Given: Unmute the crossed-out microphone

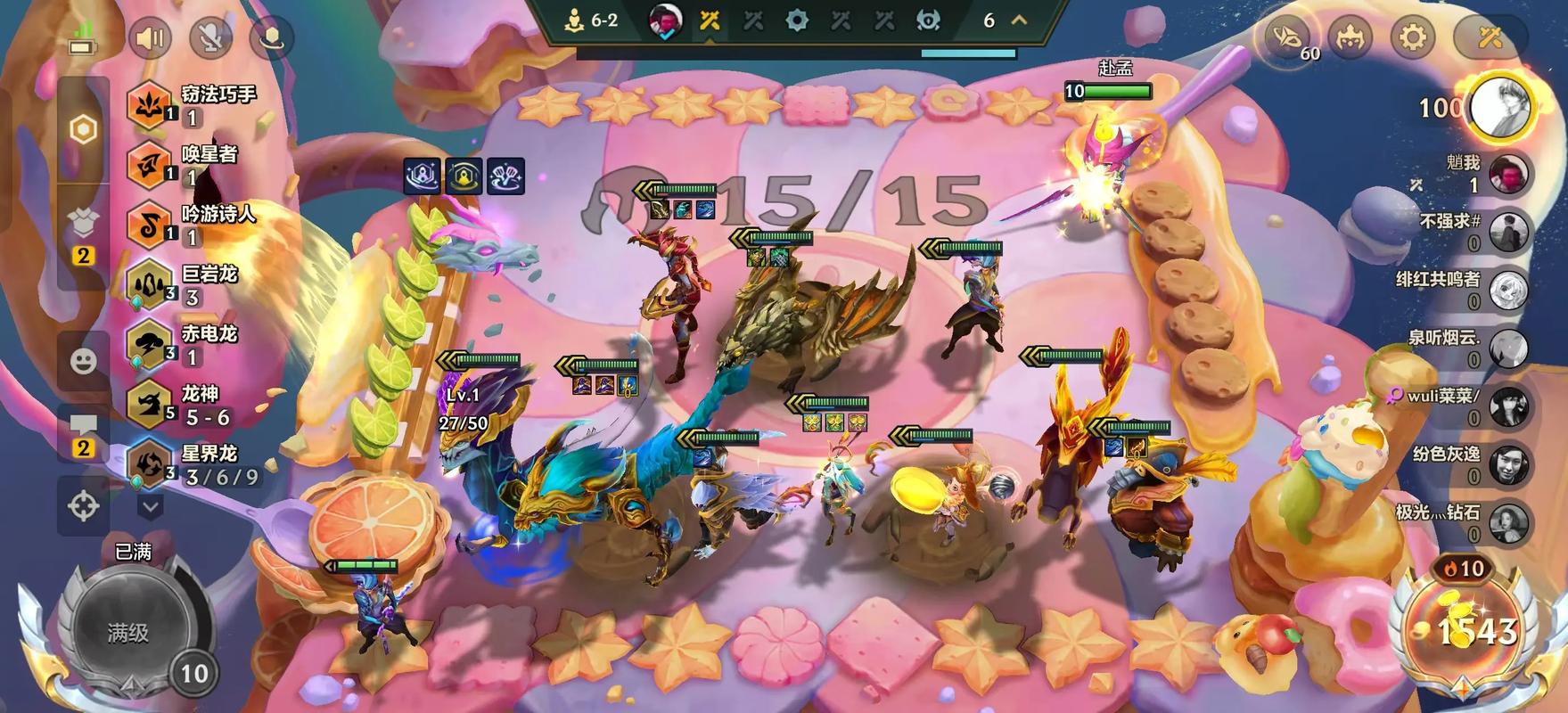Looking at the screenshot, I should click(211, 38).
